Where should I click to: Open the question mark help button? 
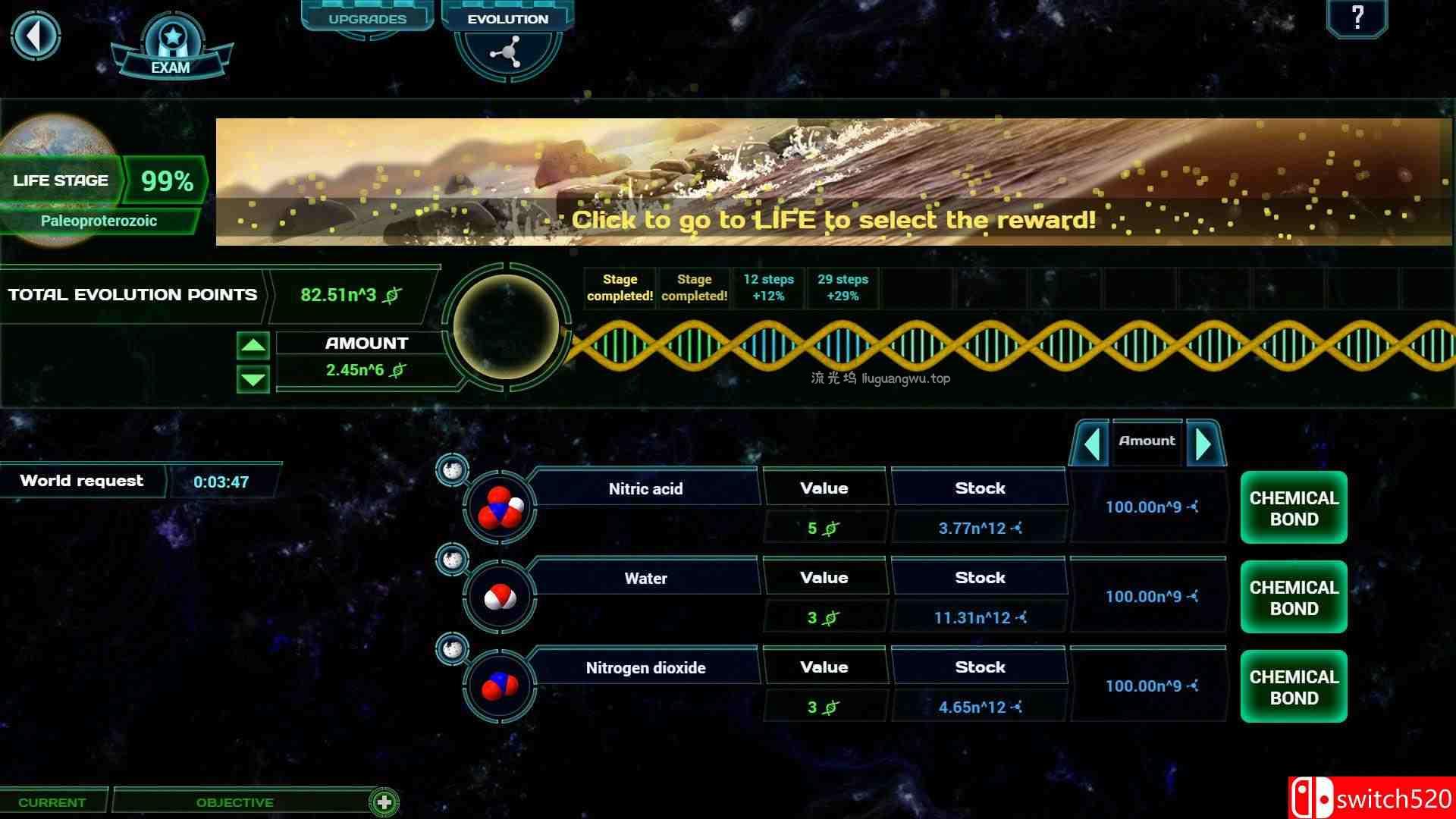(x=1357, y=17)
